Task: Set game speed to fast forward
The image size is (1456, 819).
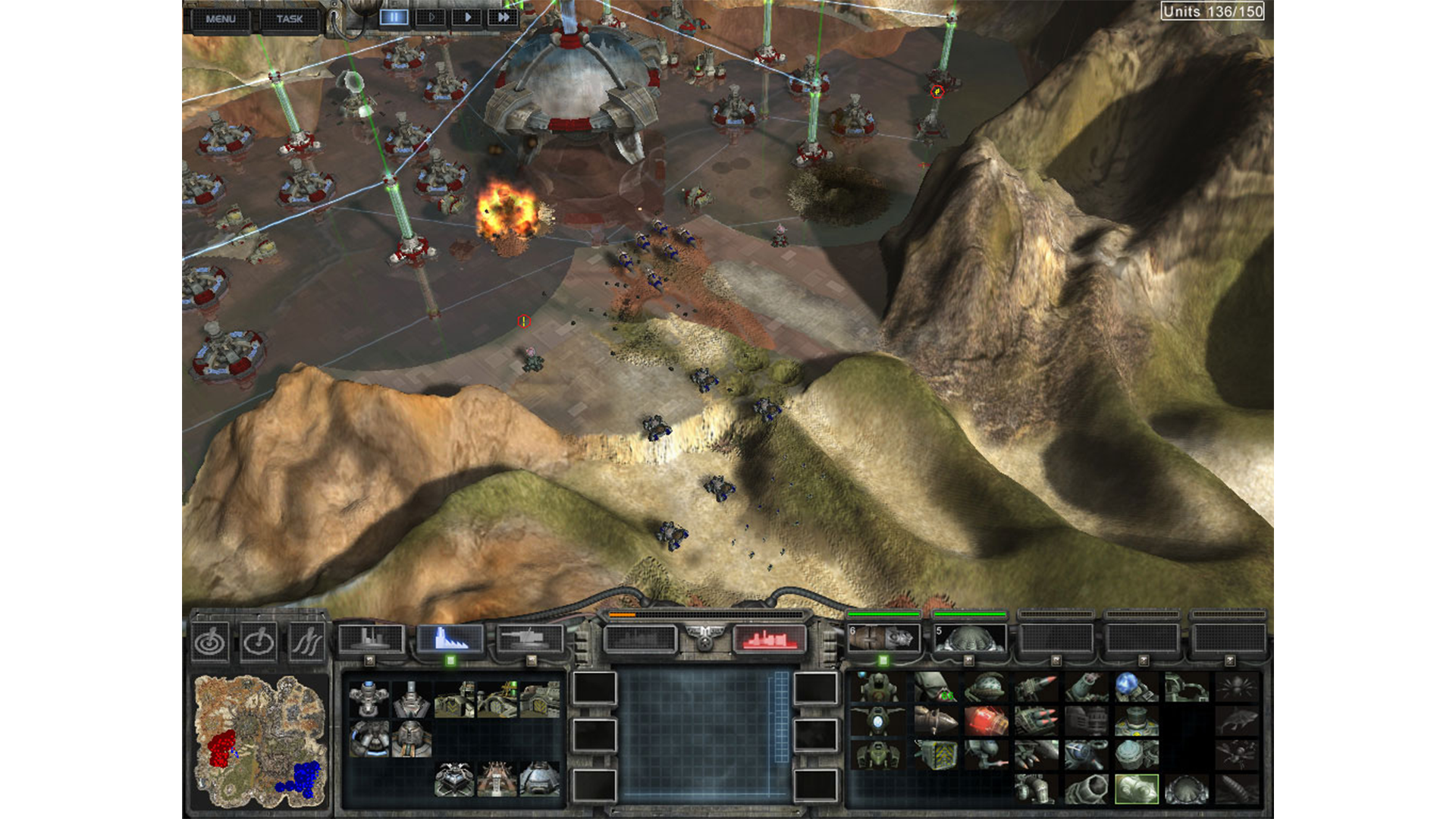Action: click(x=503, y=17)
